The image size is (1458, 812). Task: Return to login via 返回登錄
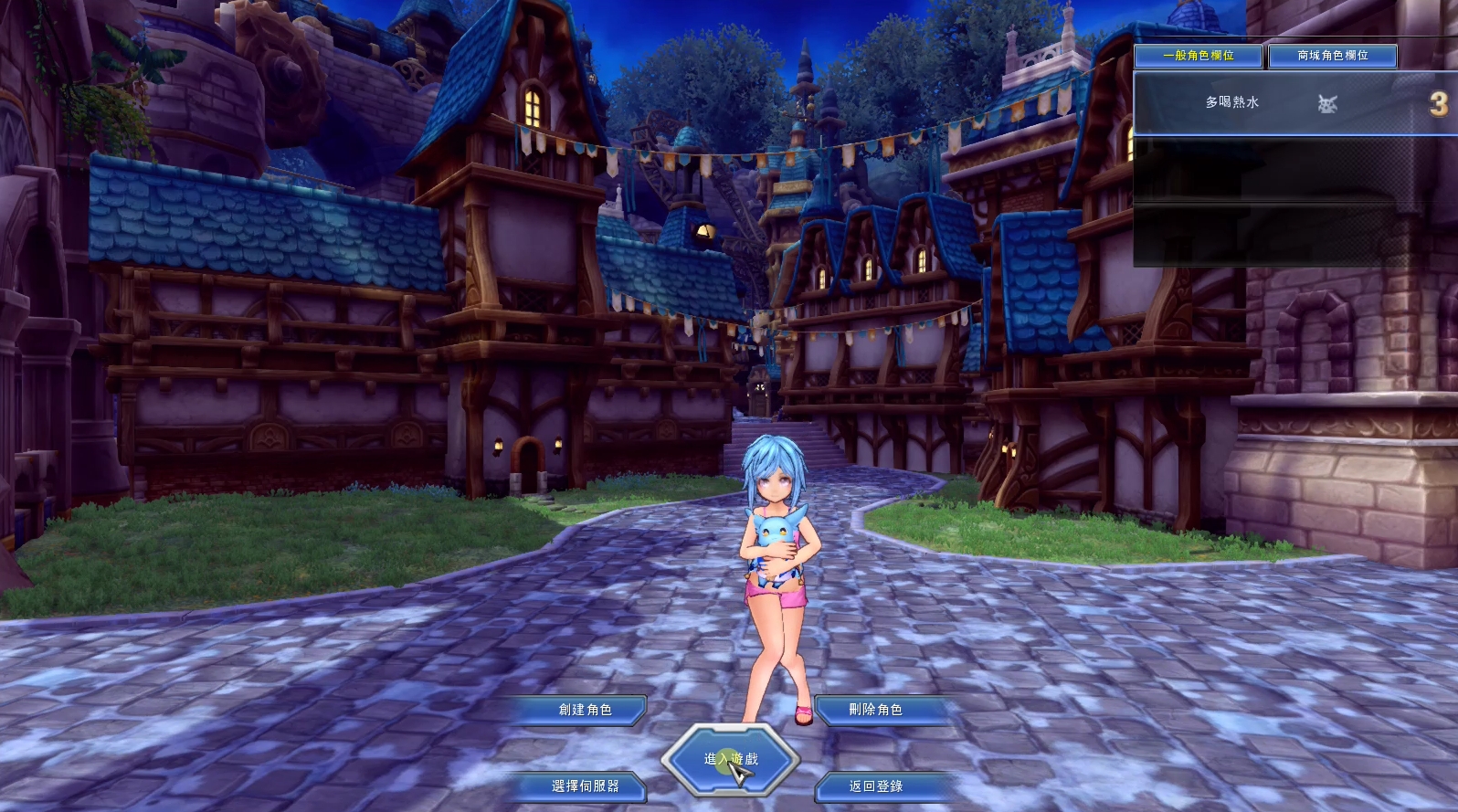[x=876, y=786]
